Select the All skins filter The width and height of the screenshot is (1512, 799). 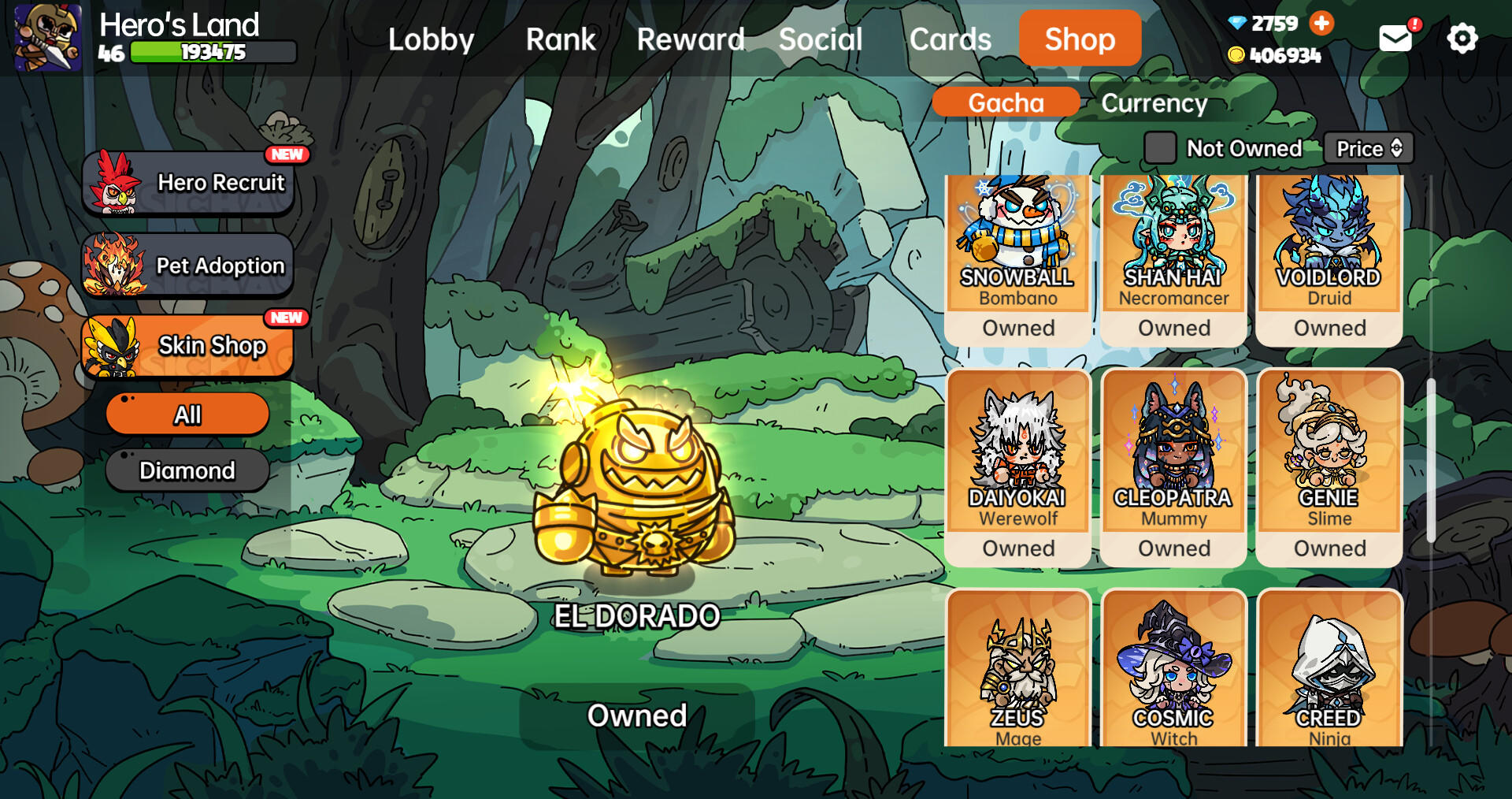[x=187, y=413]
